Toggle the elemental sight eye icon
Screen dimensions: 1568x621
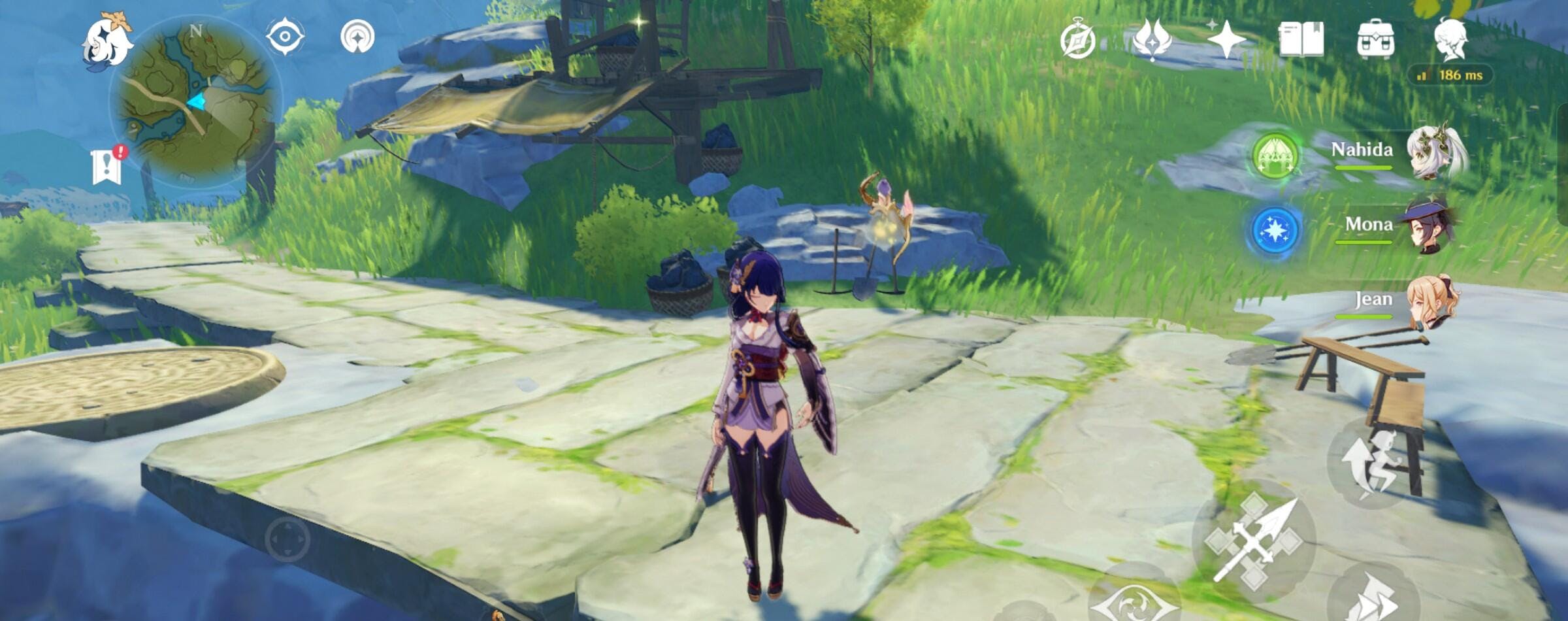(x=286, y=36)
